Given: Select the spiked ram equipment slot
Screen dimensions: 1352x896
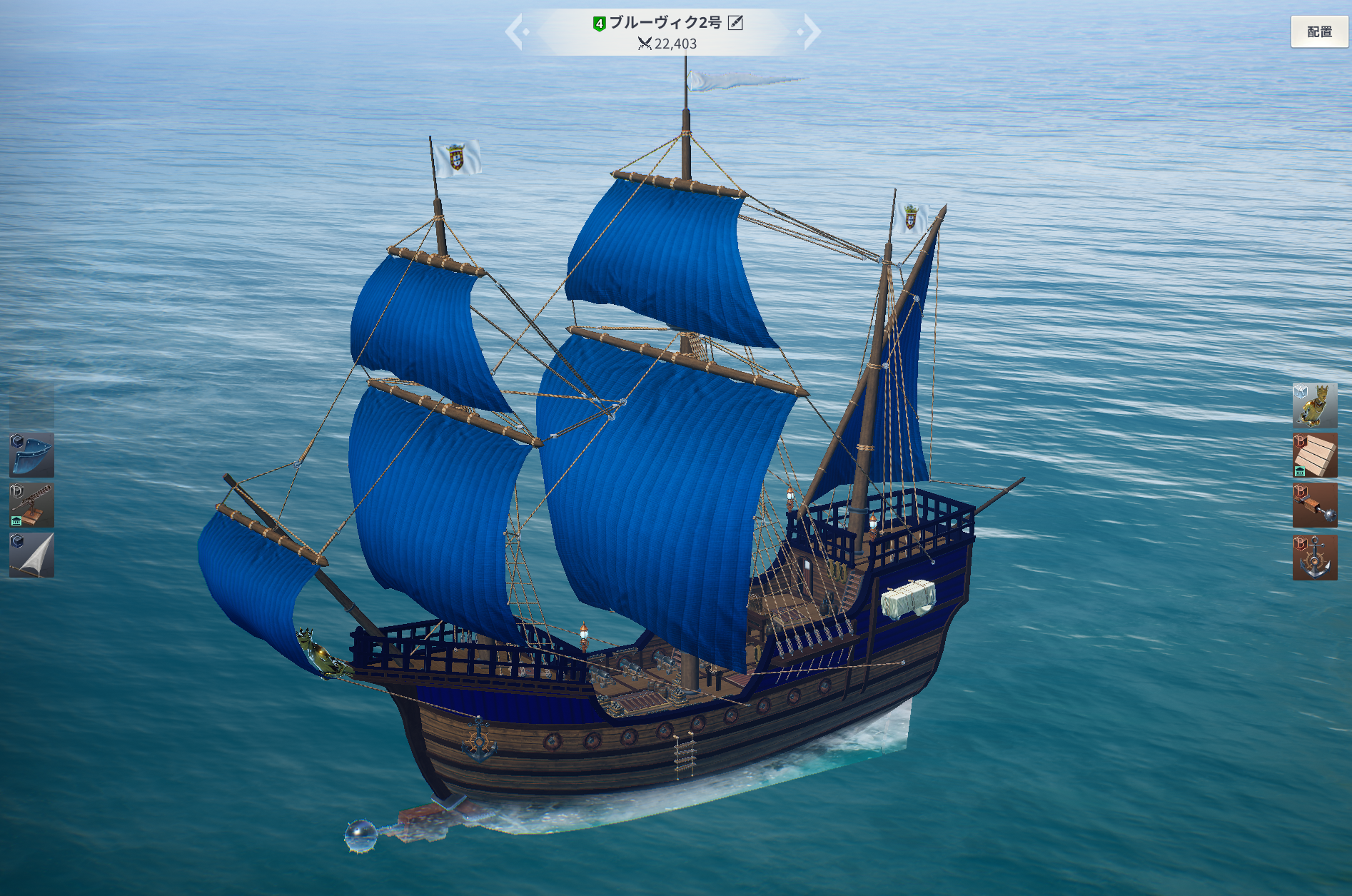Looking at the screenshot, I should [1314, 505].
